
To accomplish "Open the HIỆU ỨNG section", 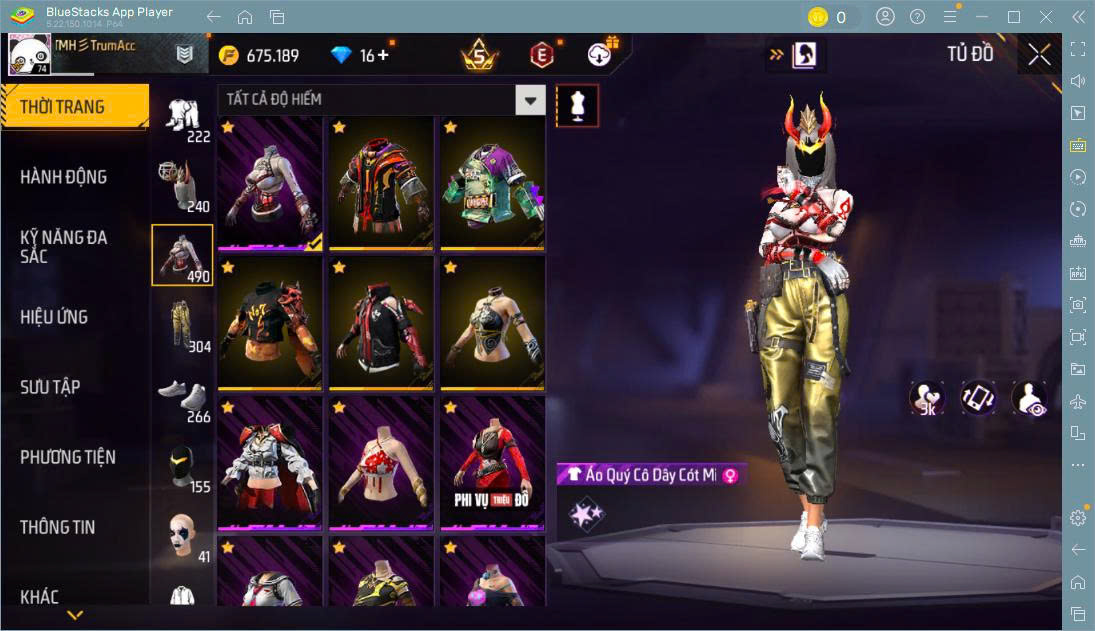I will (x=54, y=317).
